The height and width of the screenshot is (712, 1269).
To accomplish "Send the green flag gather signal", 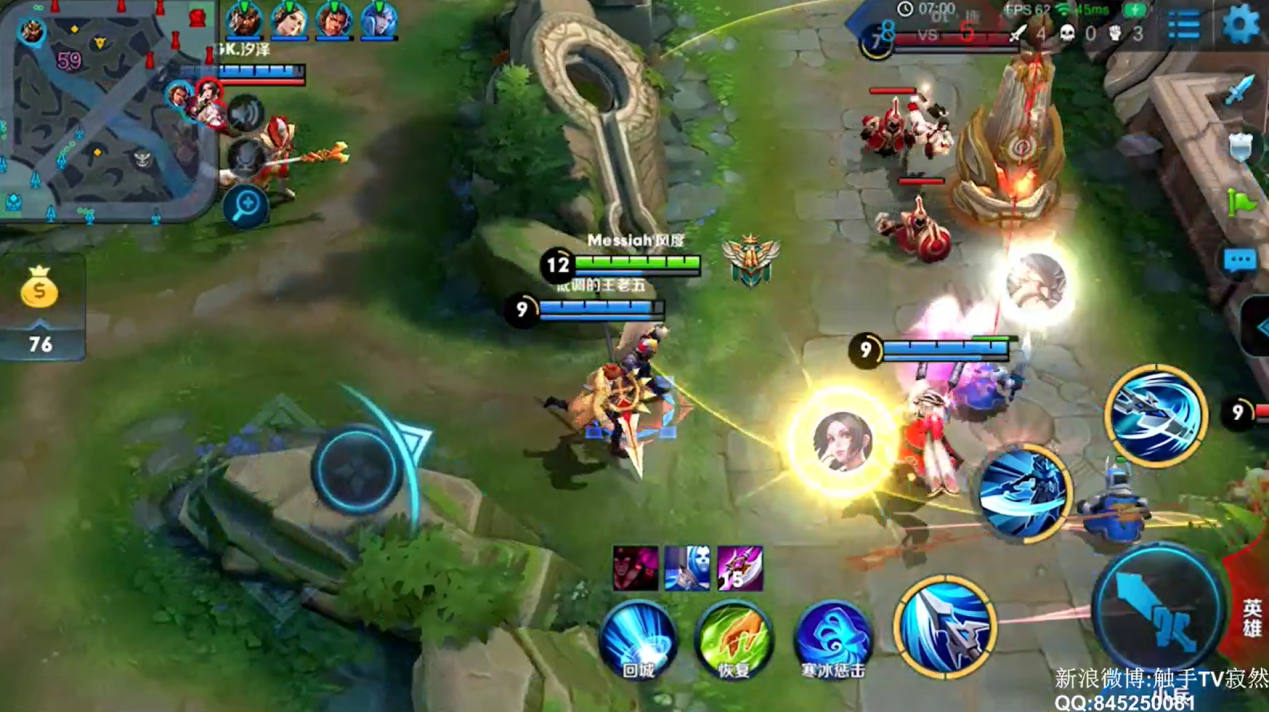I will (1240, 203).
